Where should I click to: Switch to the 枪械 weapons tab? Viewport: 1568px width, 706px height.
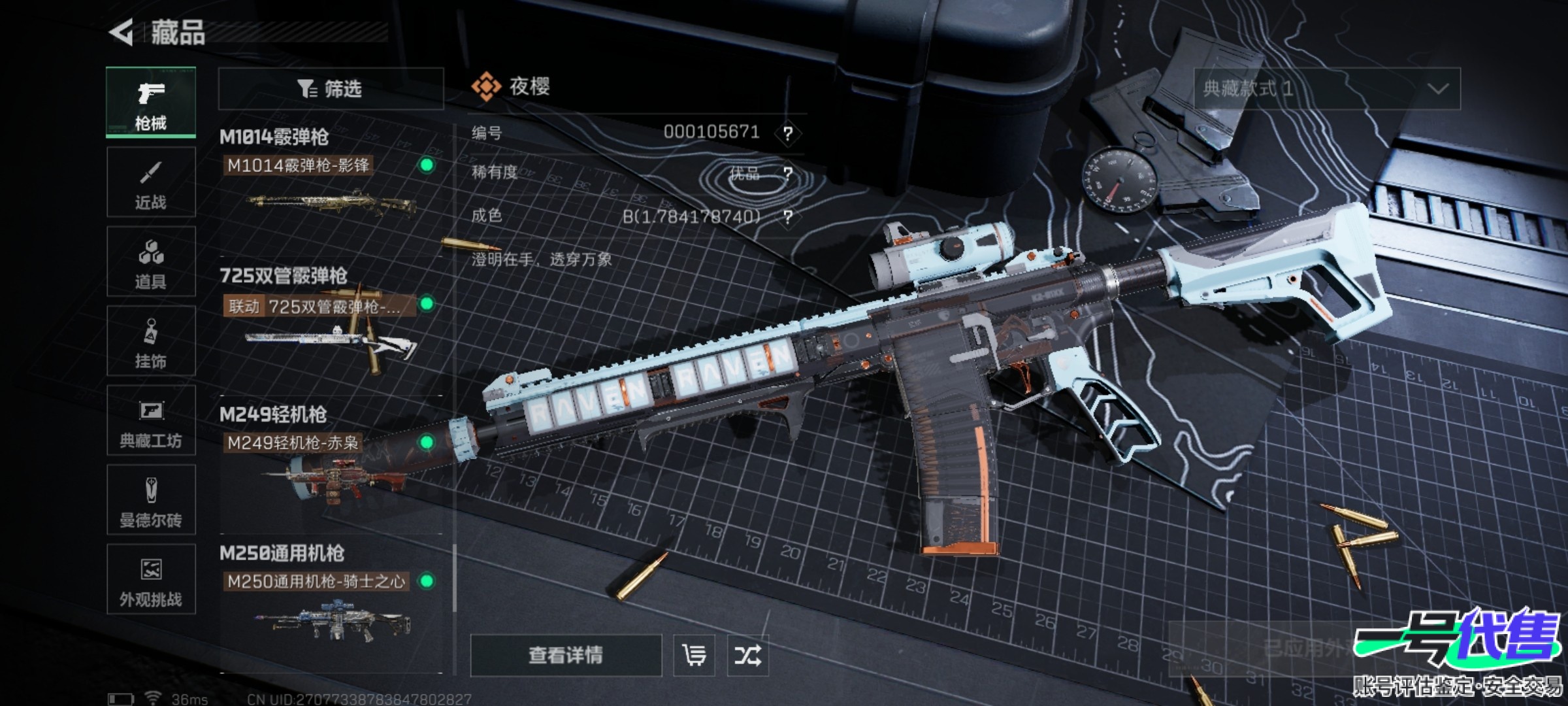[x=151, y=103]
